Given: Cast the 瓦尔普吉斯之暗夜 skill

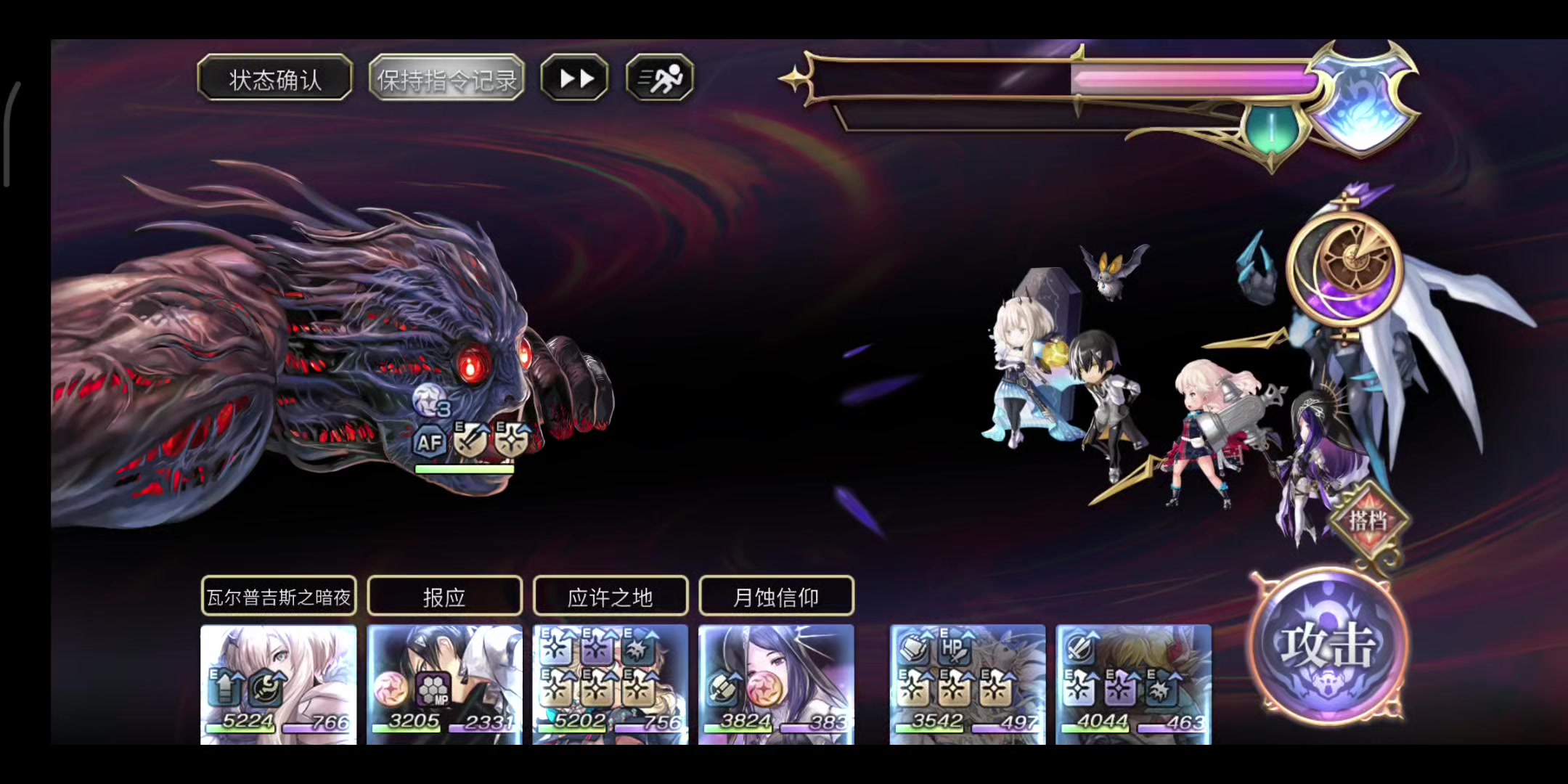Looking at the screenshot, I should click(278, 595).
